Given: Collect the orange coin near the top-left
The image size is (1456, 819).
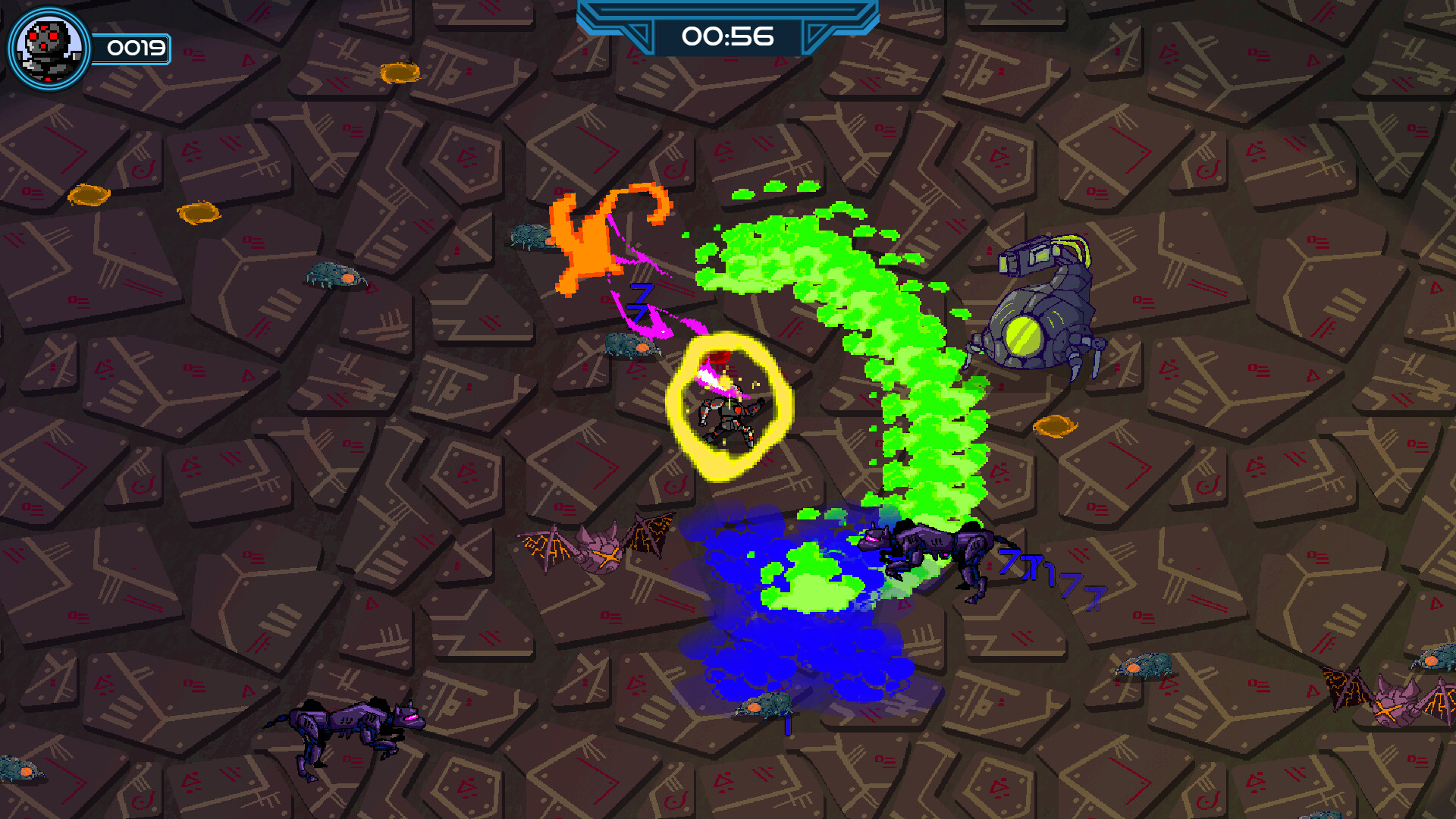Looking at the screenshot, I should (91, 196).
